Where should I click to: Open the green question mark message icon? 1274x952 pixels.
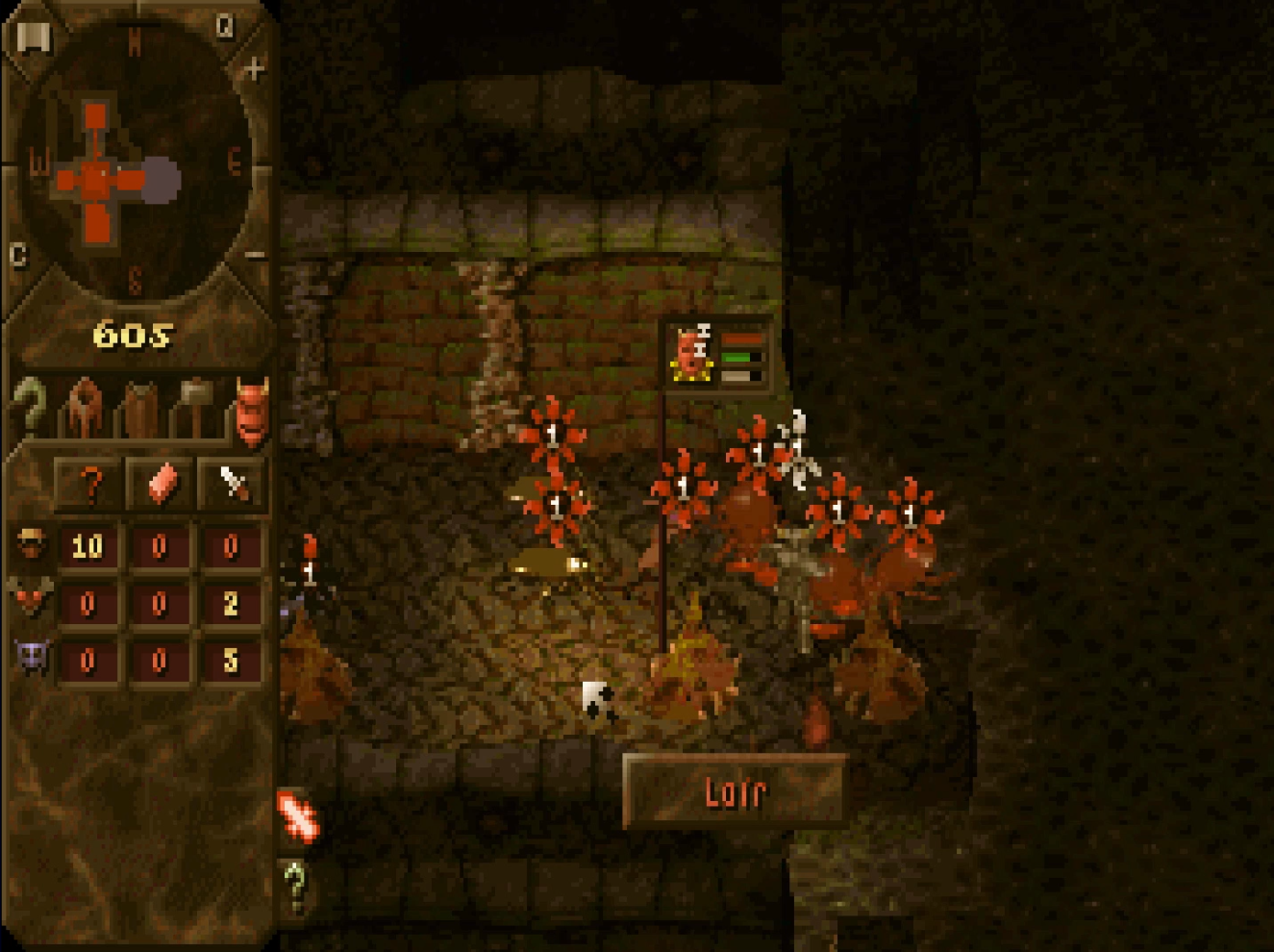[x=296, y=884]
